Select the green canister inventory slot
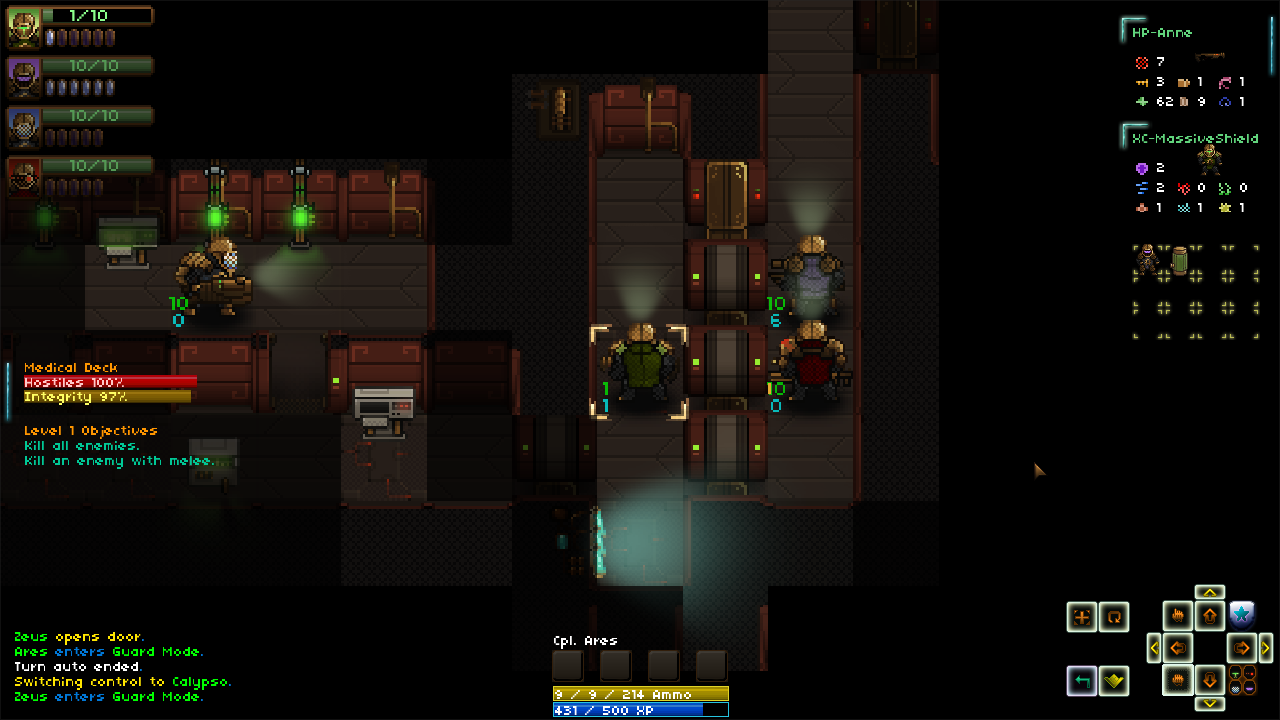1280x720 pixels. [x=1179, y=259]
